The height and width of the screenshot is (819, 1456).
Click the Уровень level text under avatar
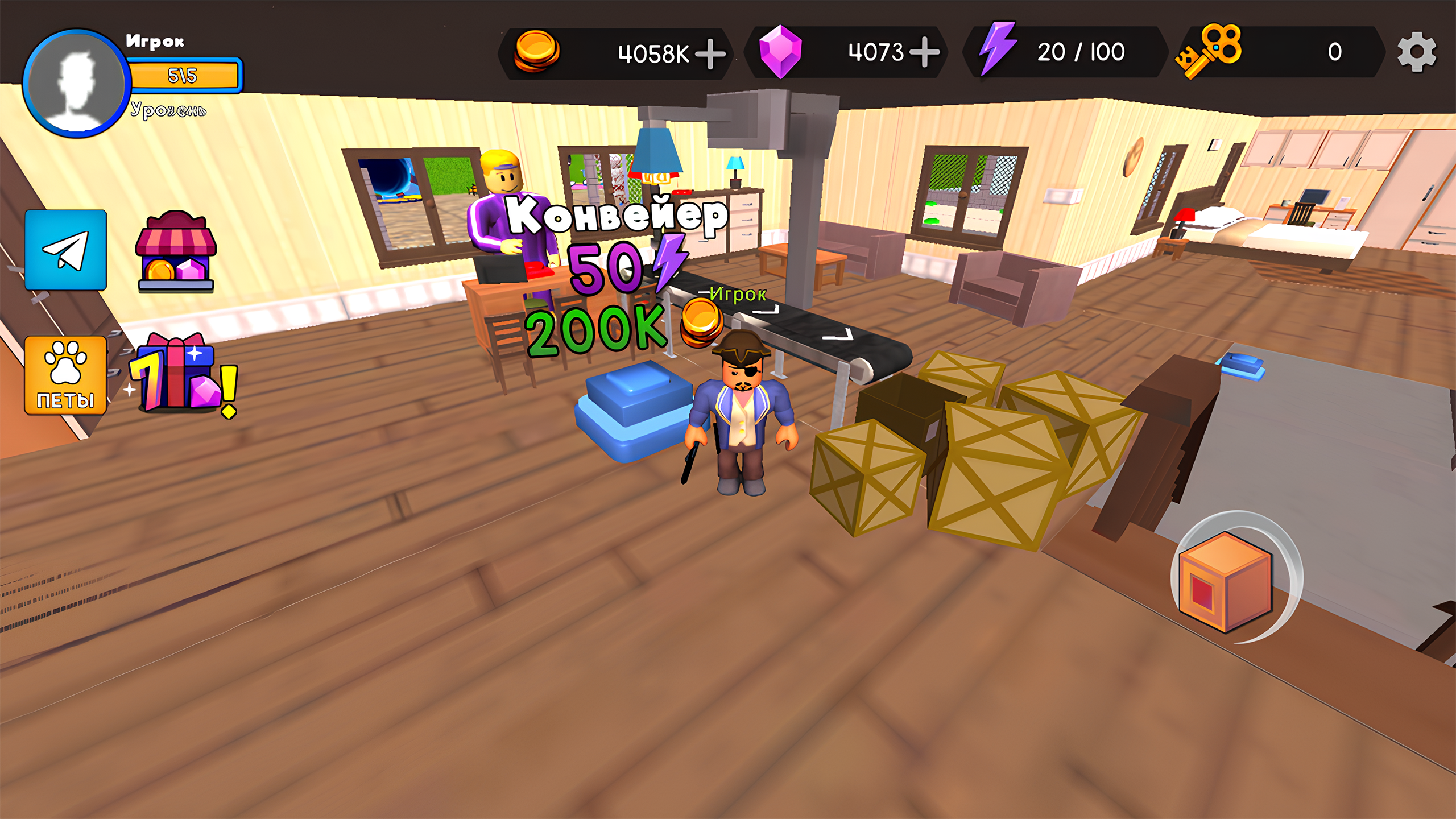click(169, 109)
